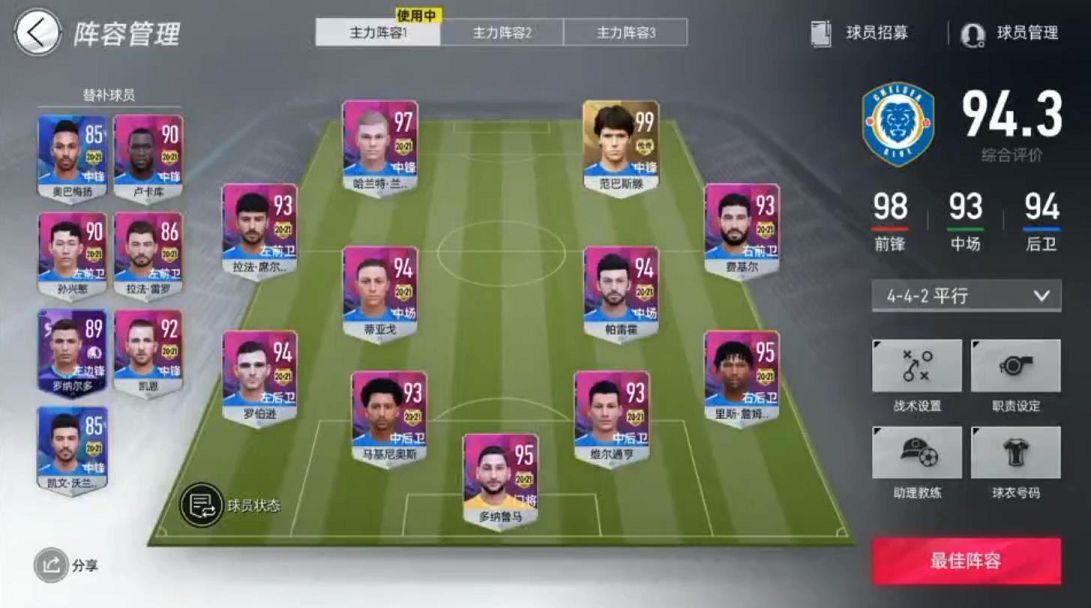Tap the 分享 share button

point(66,565)
